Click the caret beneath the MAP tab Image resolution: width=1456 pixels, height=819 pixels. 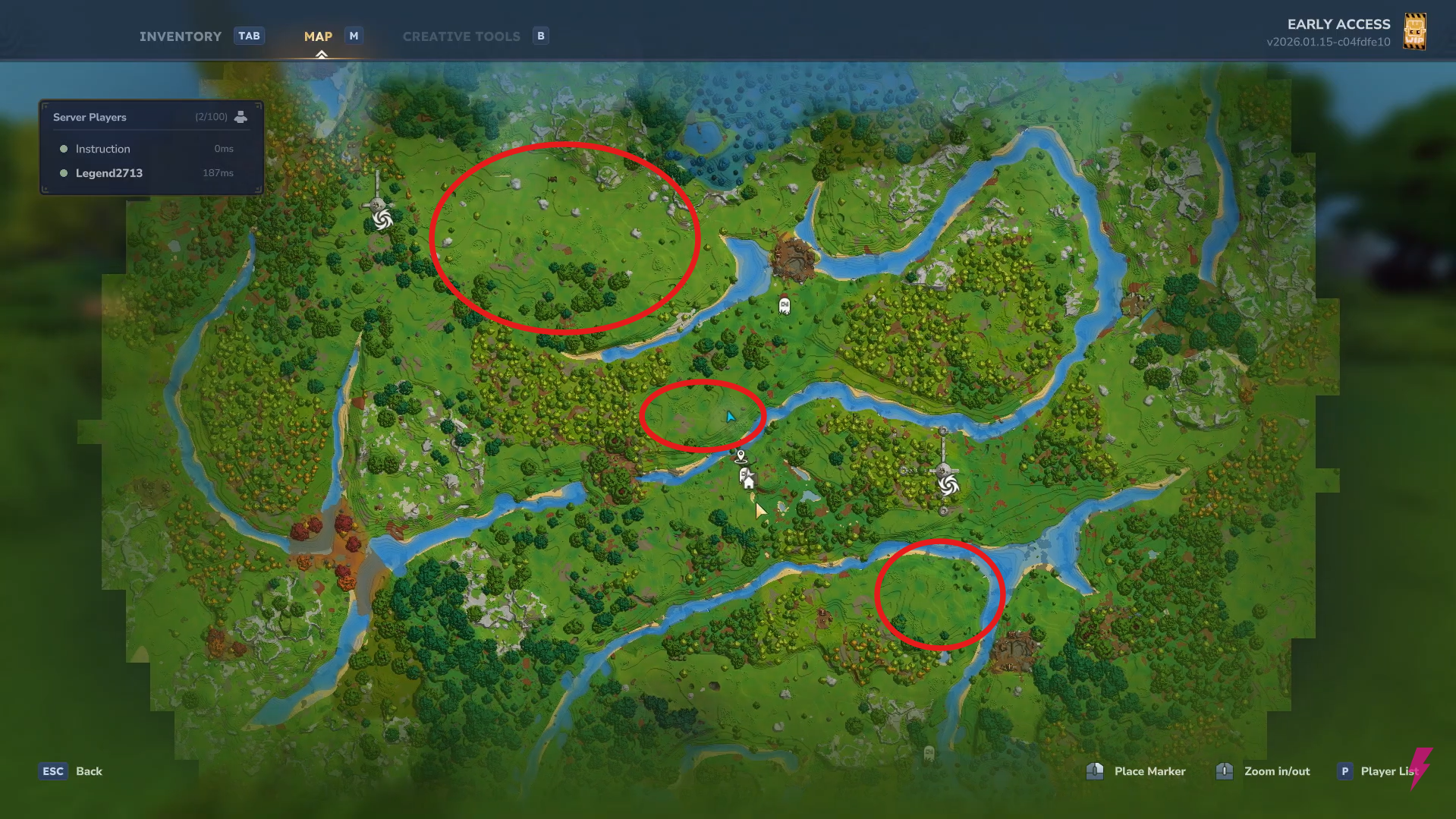pos(322,52)
